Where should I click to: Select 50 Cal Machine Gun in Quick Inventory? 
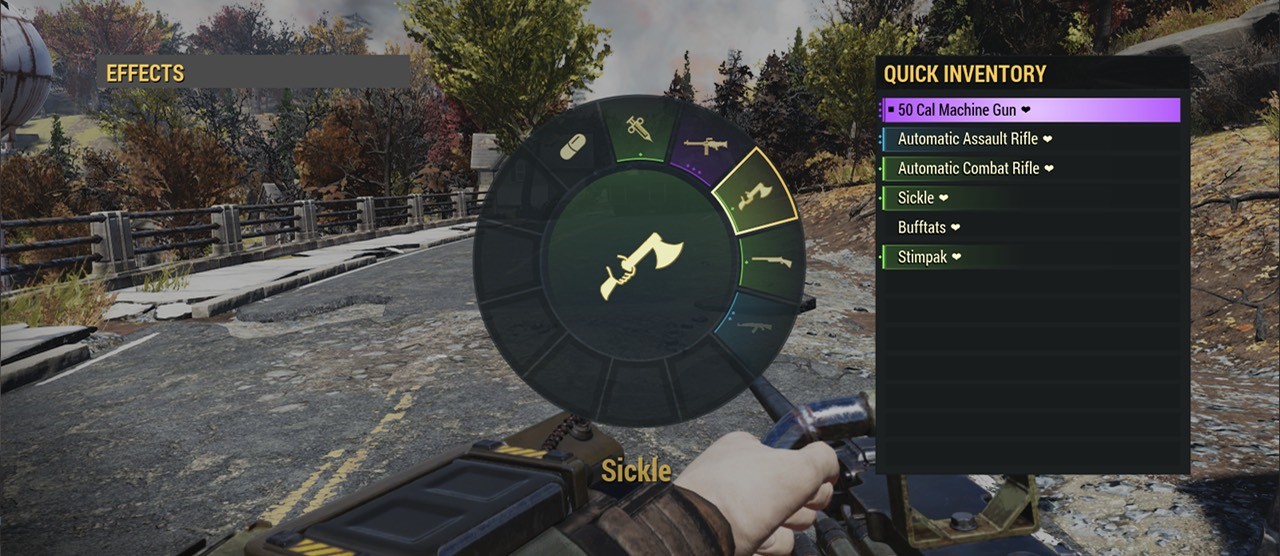click(x=1030, y=110)
